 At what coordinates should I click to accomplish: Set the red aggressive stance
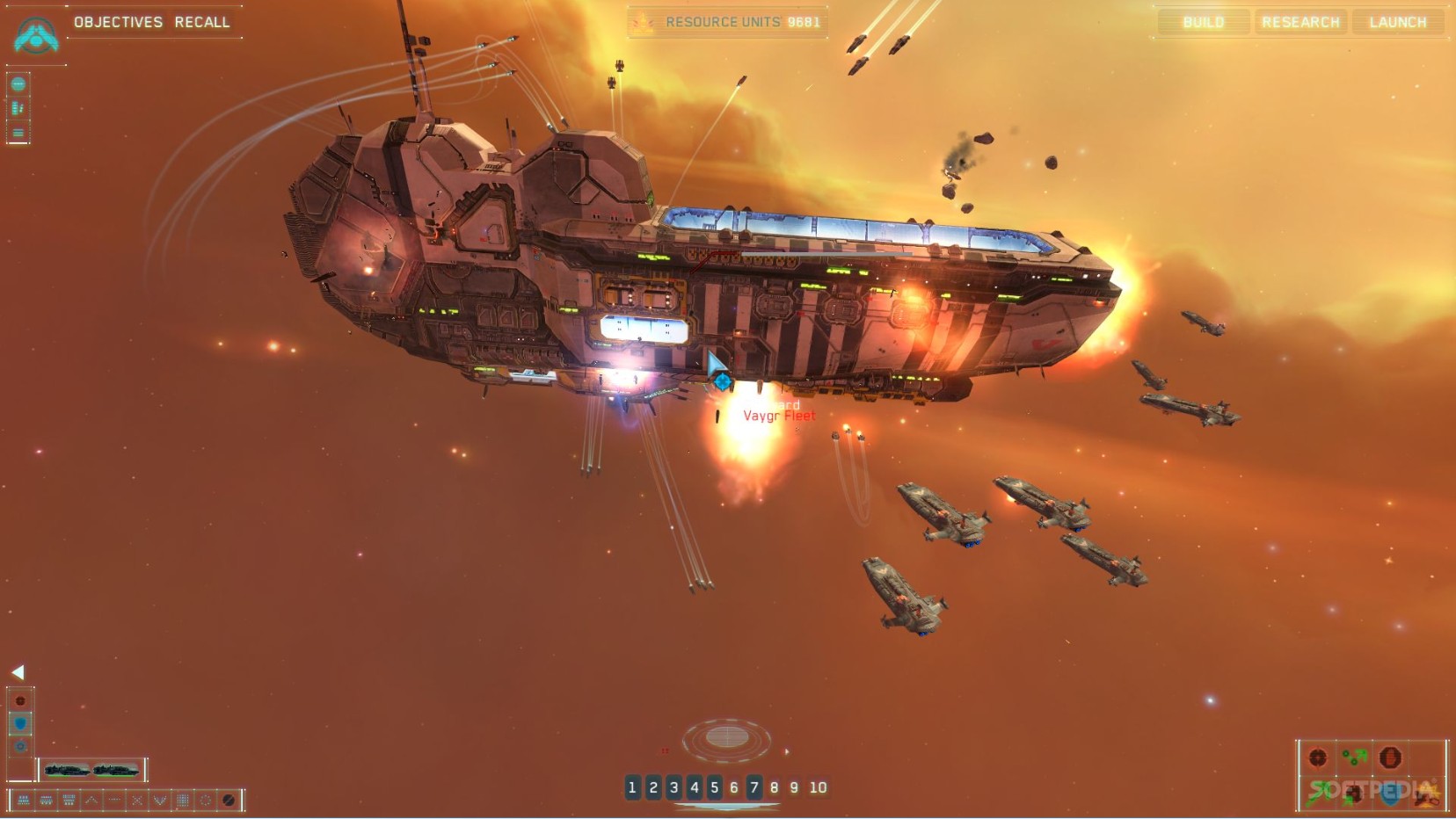pos(20,700)
